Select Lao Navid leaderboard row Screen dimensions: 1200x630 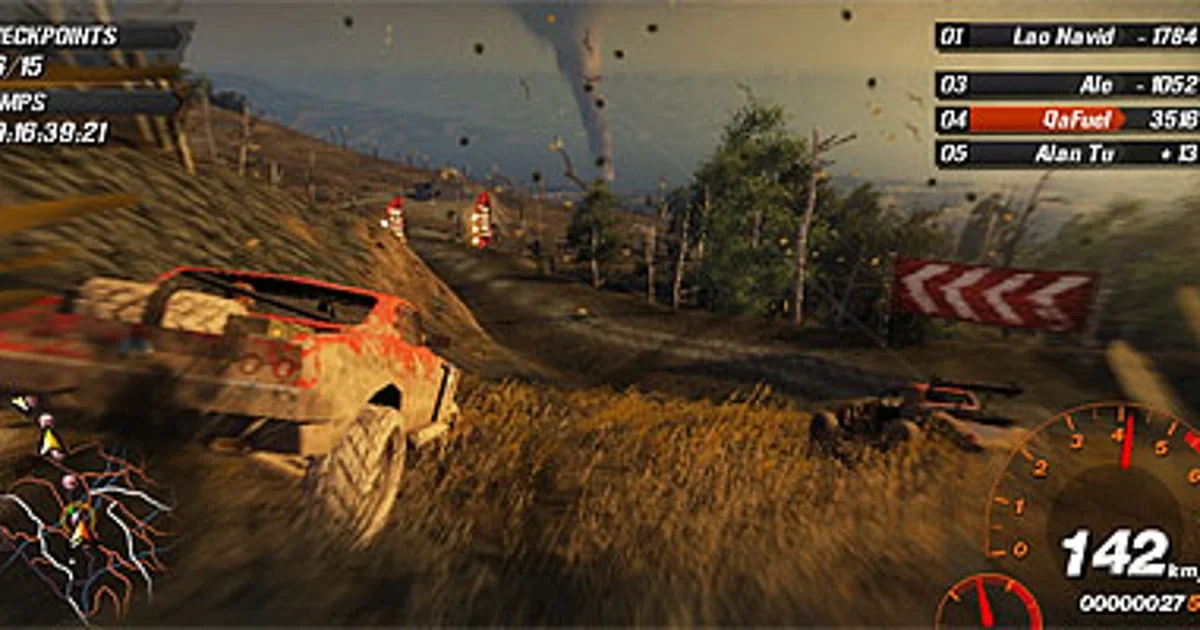pos(1066,37)
